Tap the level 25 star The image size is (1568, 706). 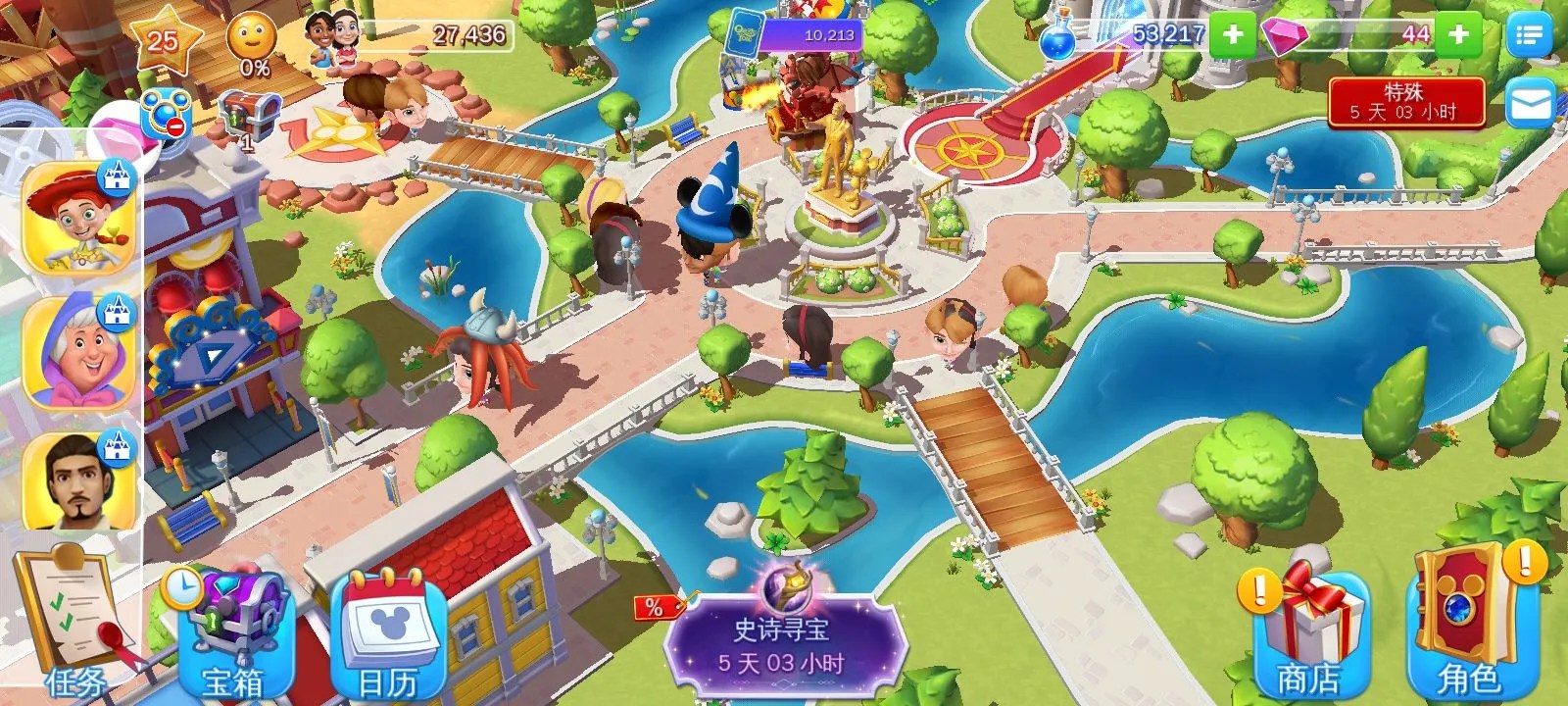[165, 39]
